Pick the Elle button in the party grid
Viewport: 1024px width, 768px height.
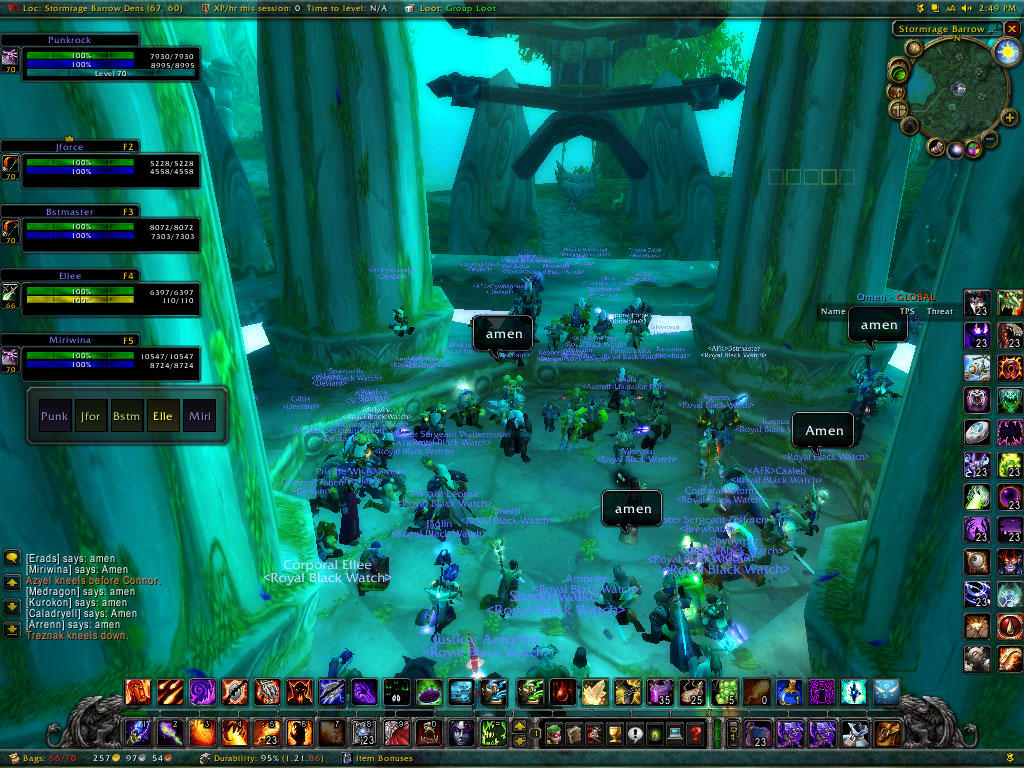(x=162, y=415)
